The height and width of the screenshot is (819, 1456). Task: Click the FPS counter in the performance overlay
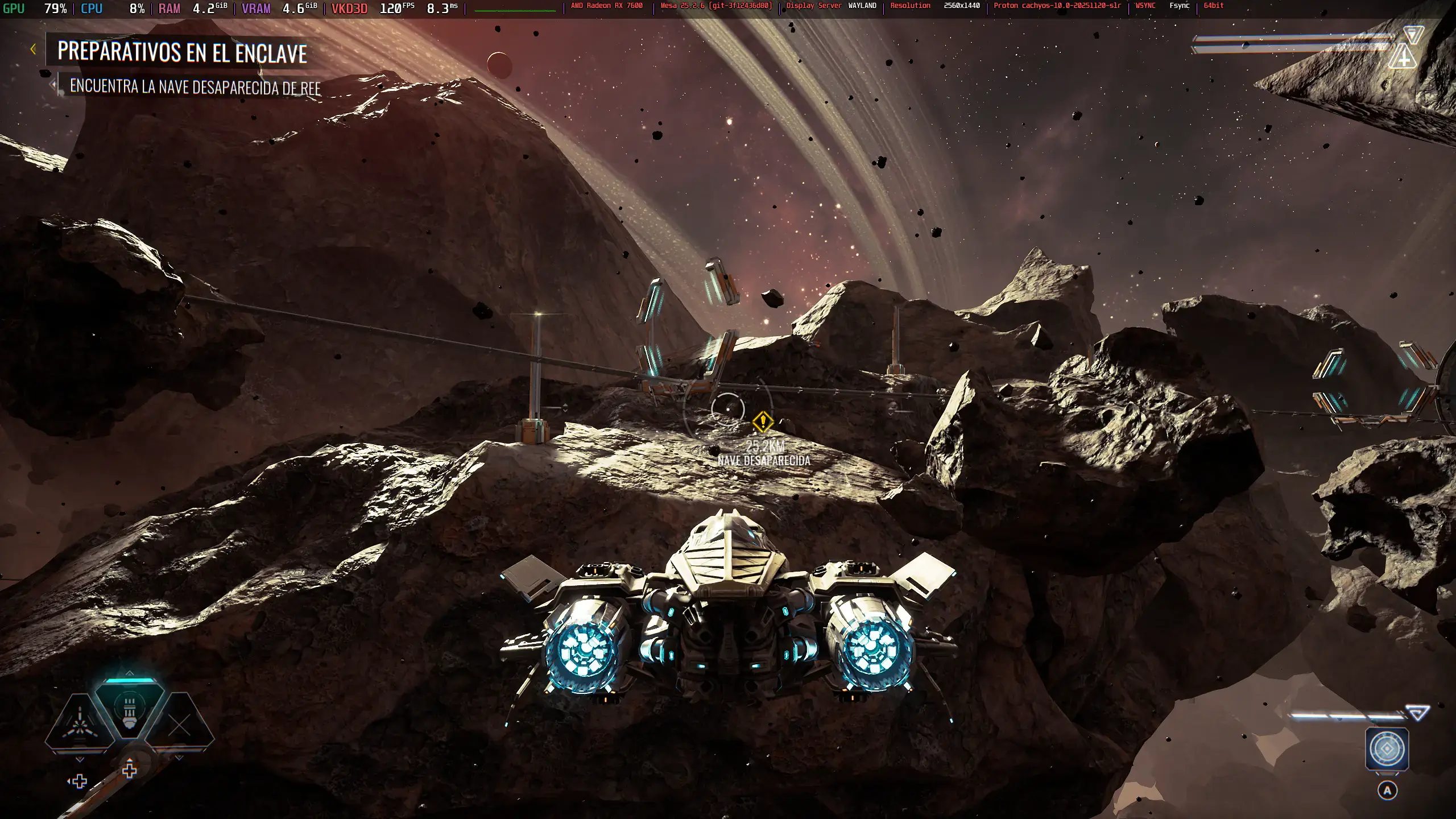[x=396, y=9]
